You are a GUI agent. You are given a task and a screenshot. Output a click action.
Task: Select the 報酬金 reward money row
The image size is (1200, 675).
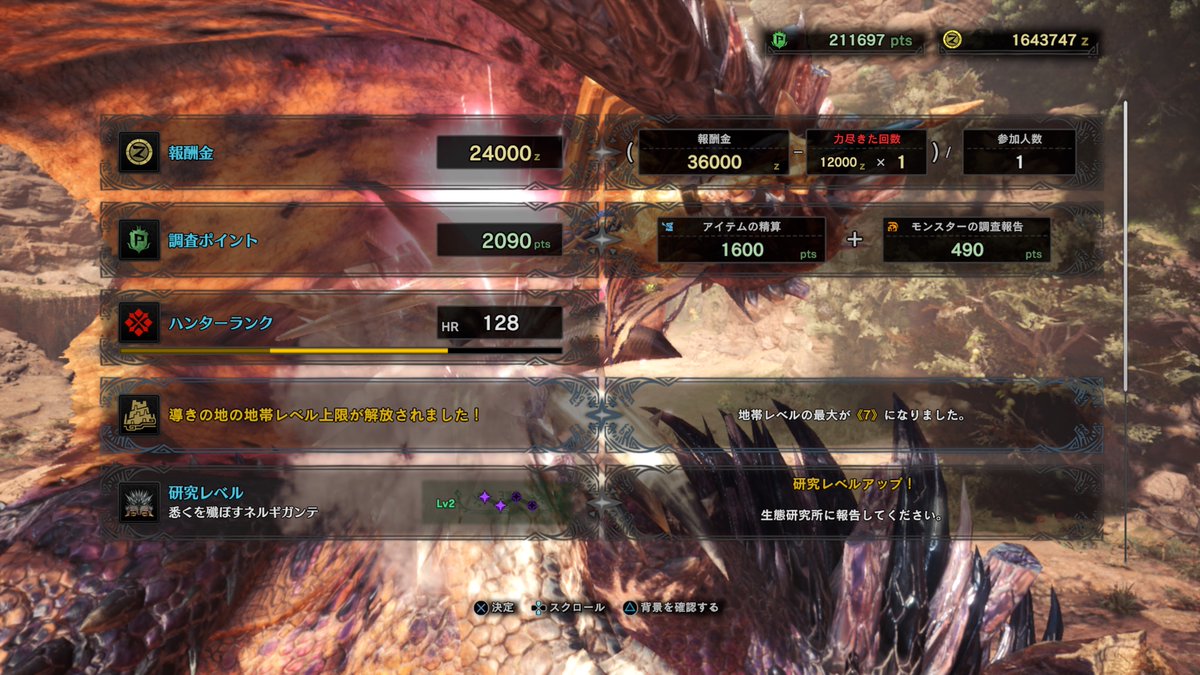(x=340, y=153)
